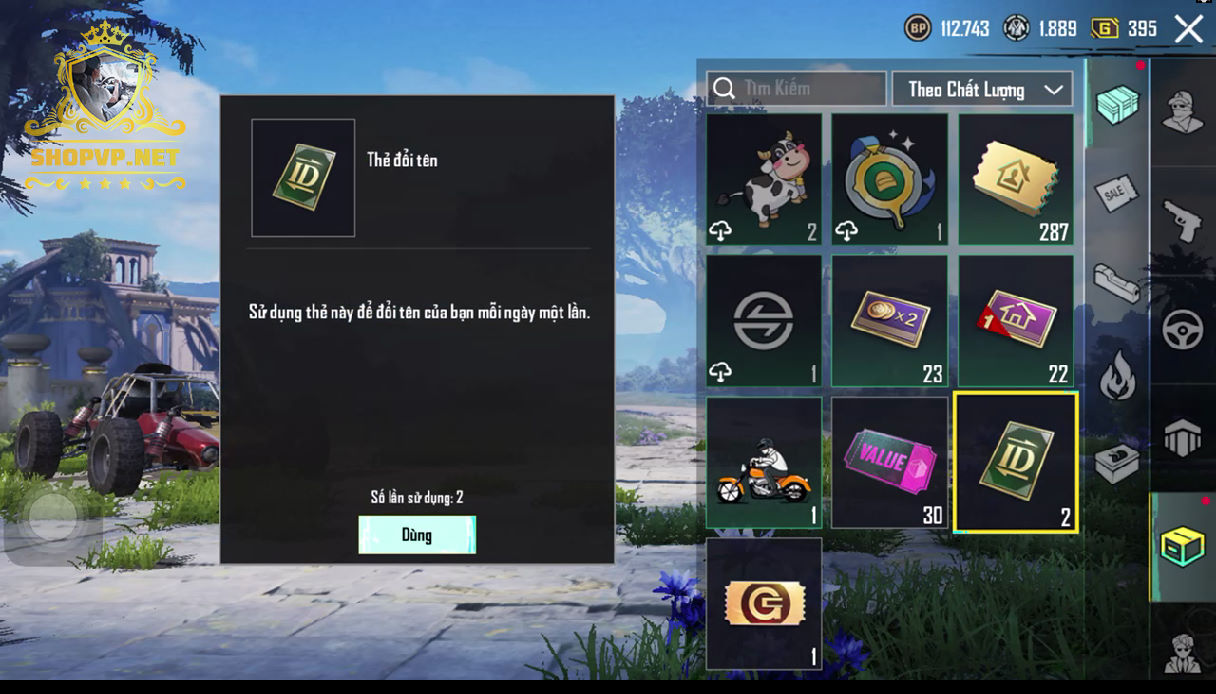Select the green ID rename card slot
This screenshot has height=694, width=1216.
point(1016,463)
